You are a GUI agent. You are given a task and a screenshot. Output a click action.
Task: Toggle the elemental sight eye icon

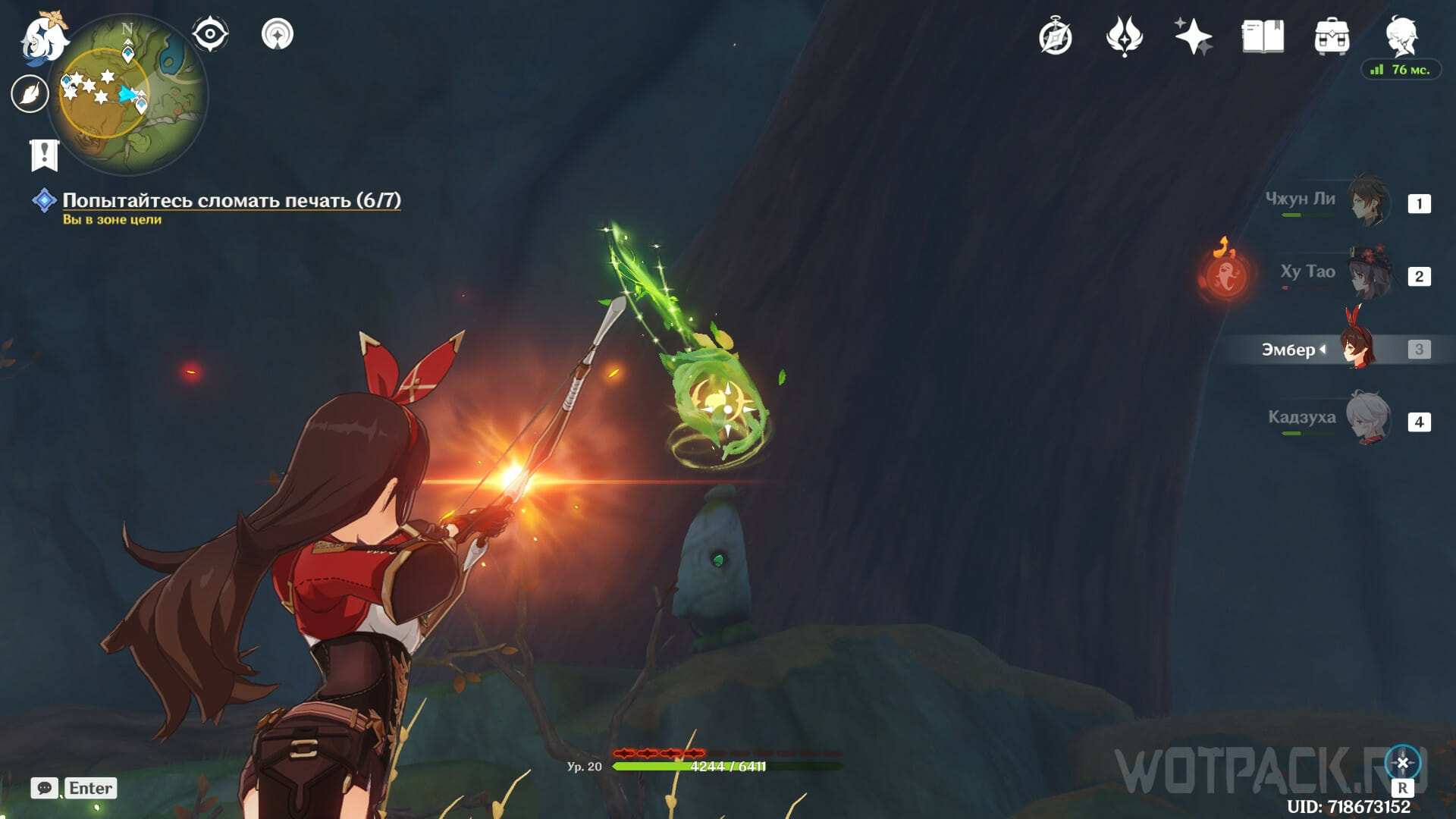210,34
